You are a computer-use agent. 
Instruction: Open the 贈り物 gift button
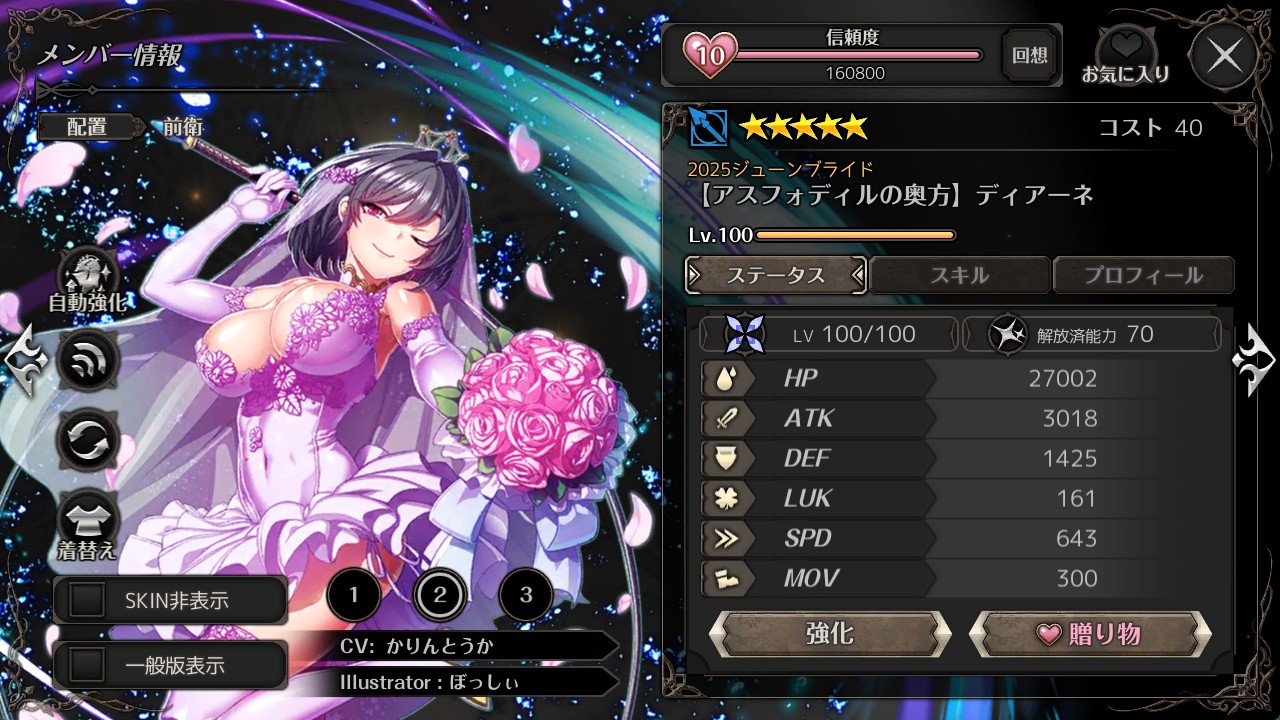coord(1089,633)
